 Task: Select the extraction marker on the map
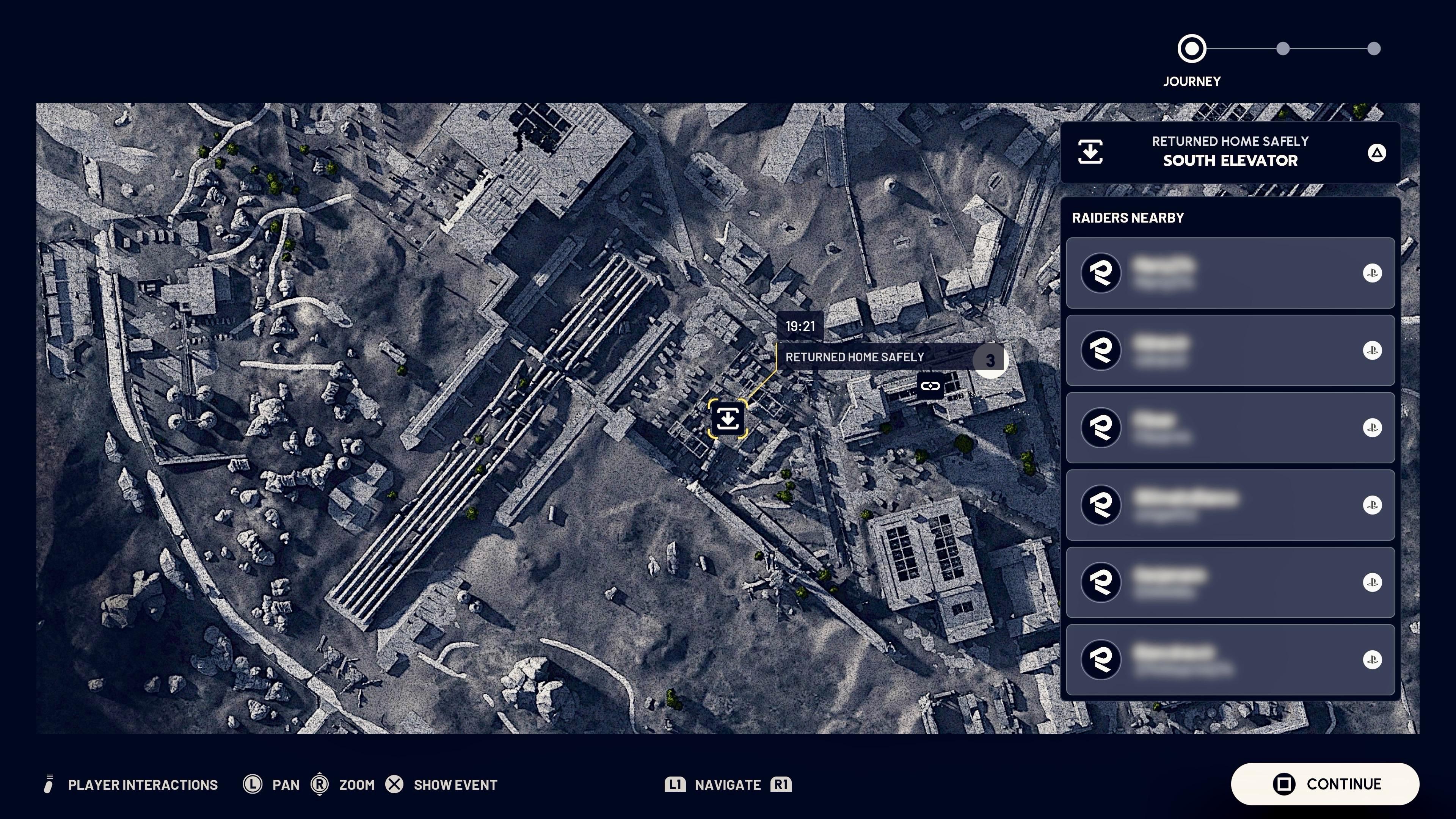(x=728, y=419)
